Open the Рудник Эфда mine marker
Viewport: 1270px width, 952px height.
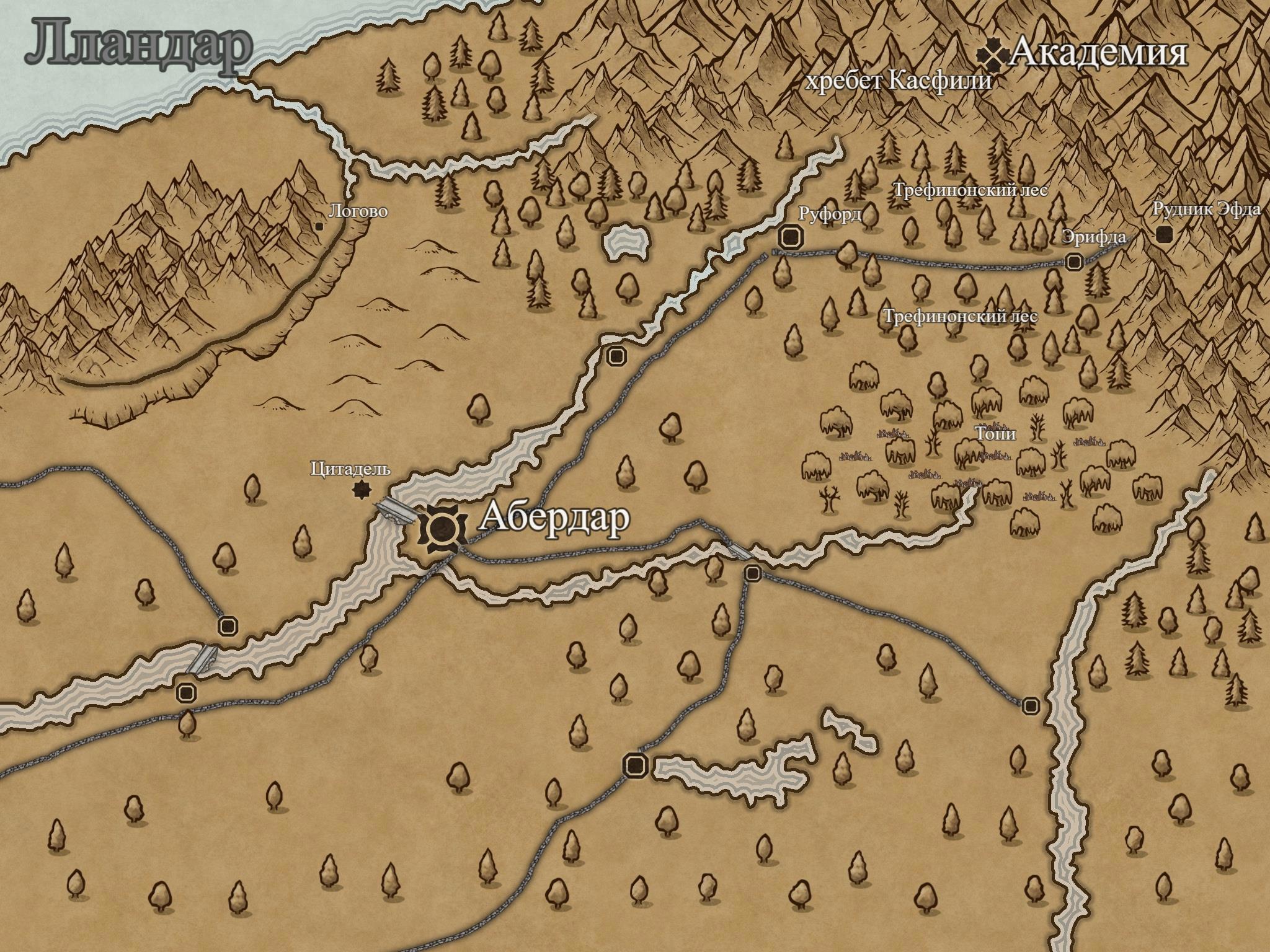pyautogui.click(x=1164, y=234)
